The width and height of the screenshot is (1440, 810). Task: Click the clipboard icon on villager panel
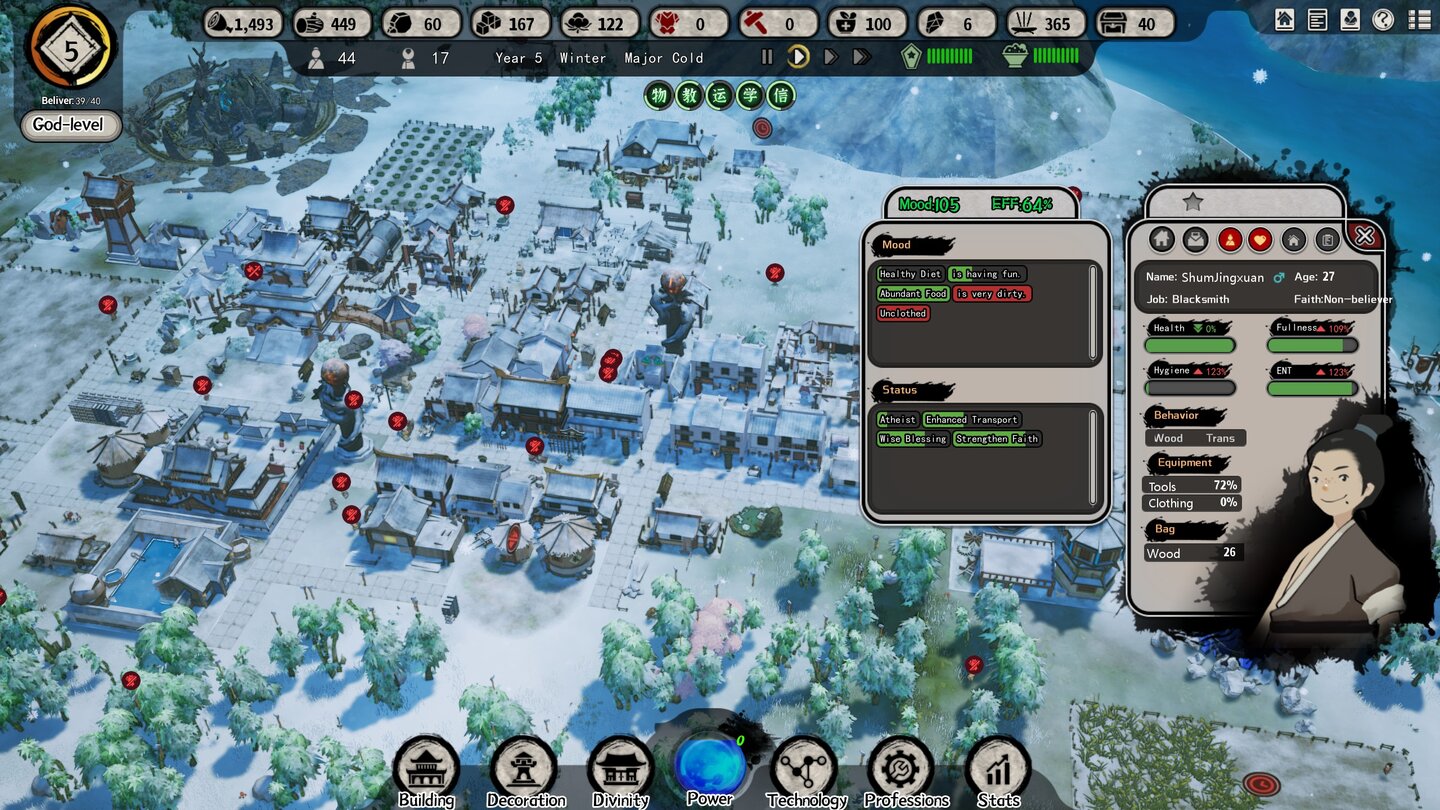click(1326, 240)
